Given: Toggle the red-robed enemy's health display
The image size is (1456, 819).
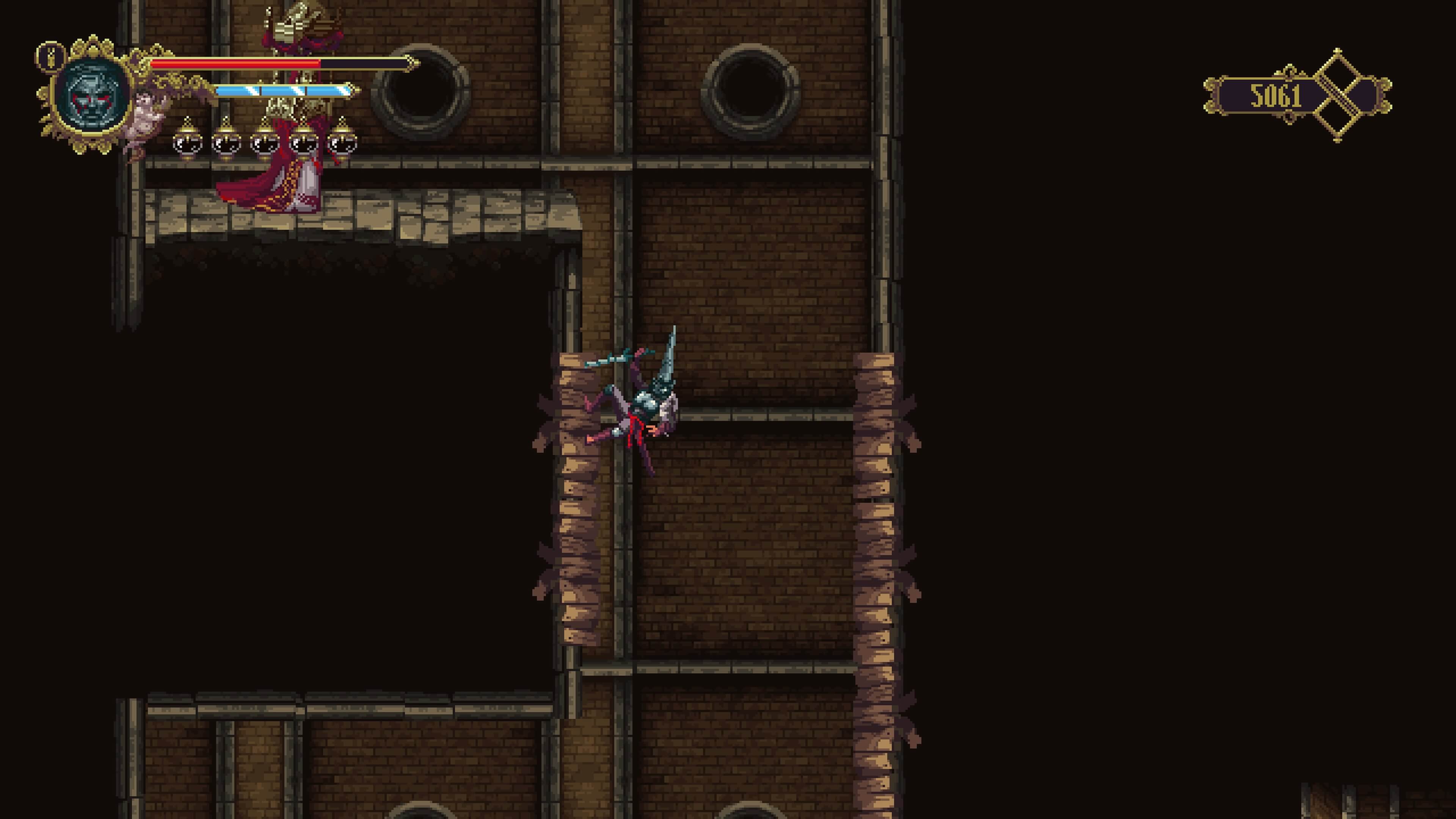Looking at the screenshot, I should (254, 64).
